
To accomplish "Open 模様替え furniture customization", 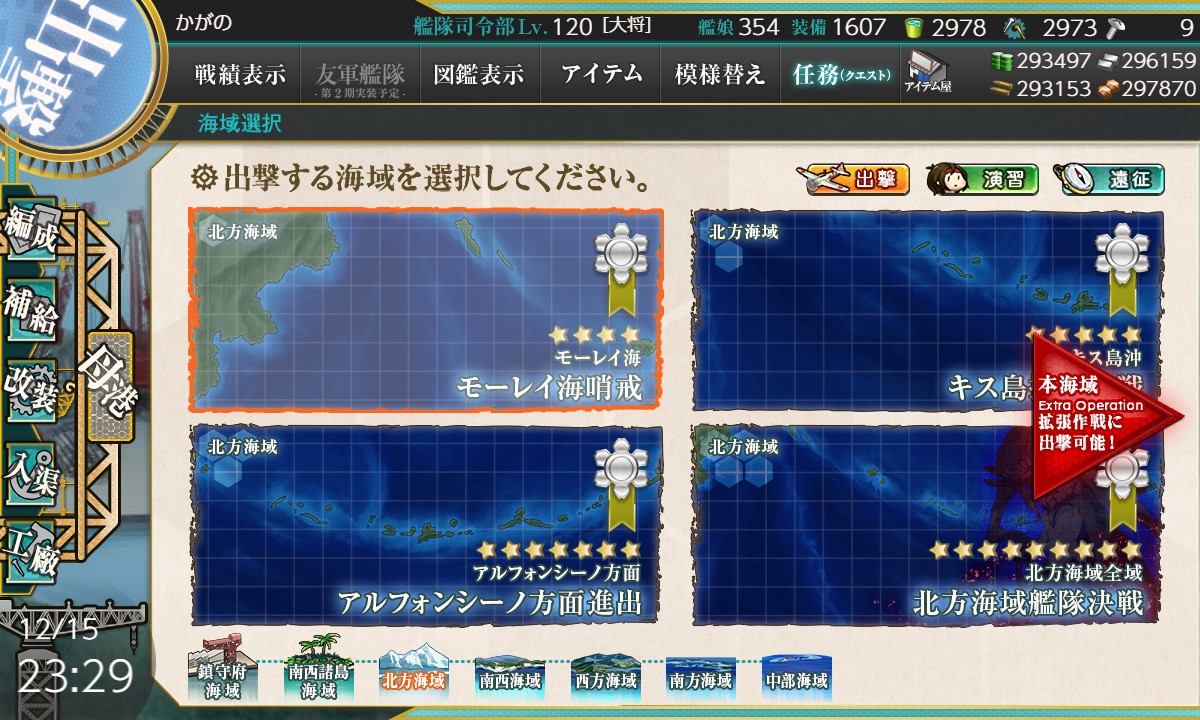I will point(719,74).
